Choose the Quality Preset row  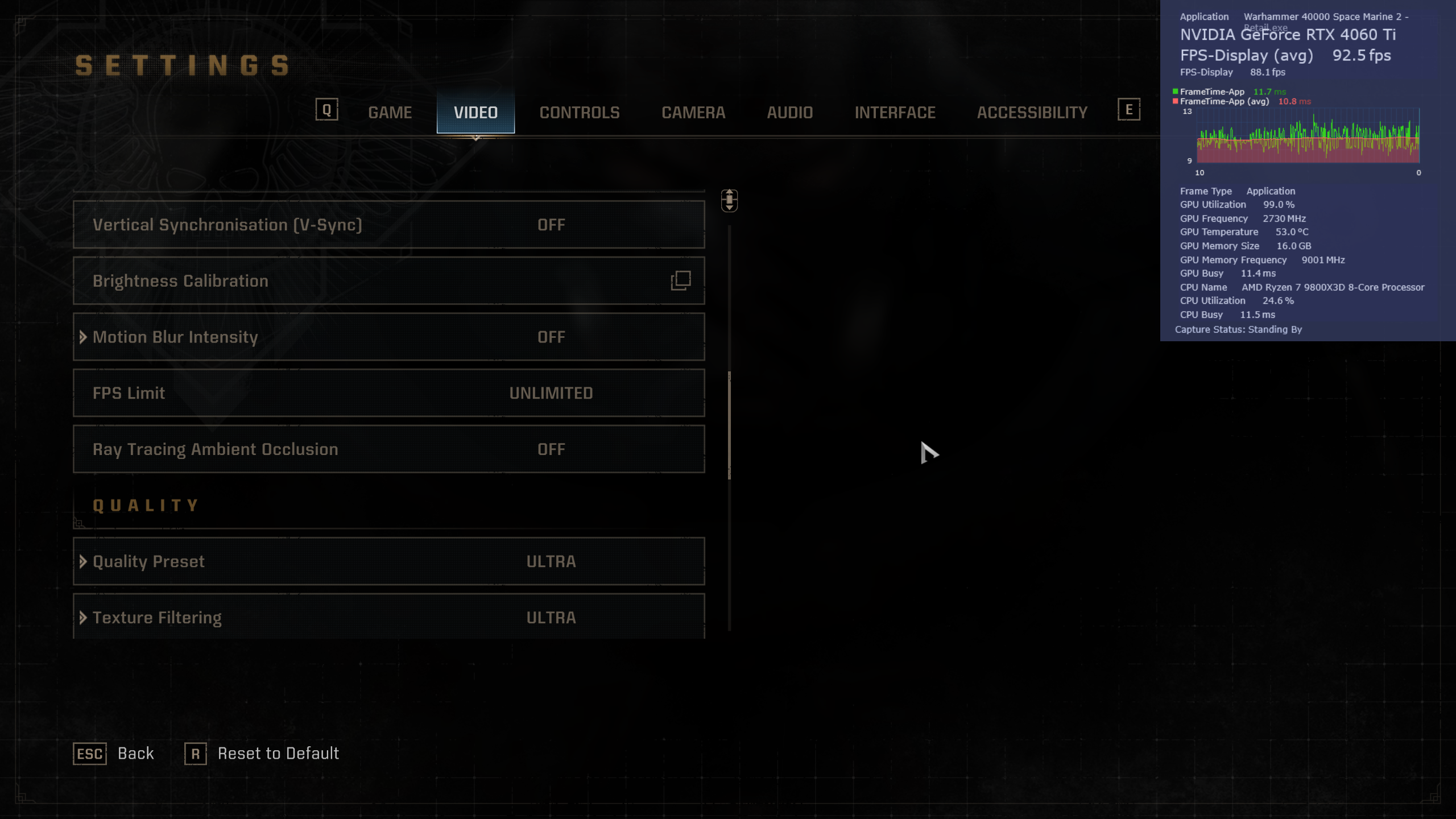(389, 561)
